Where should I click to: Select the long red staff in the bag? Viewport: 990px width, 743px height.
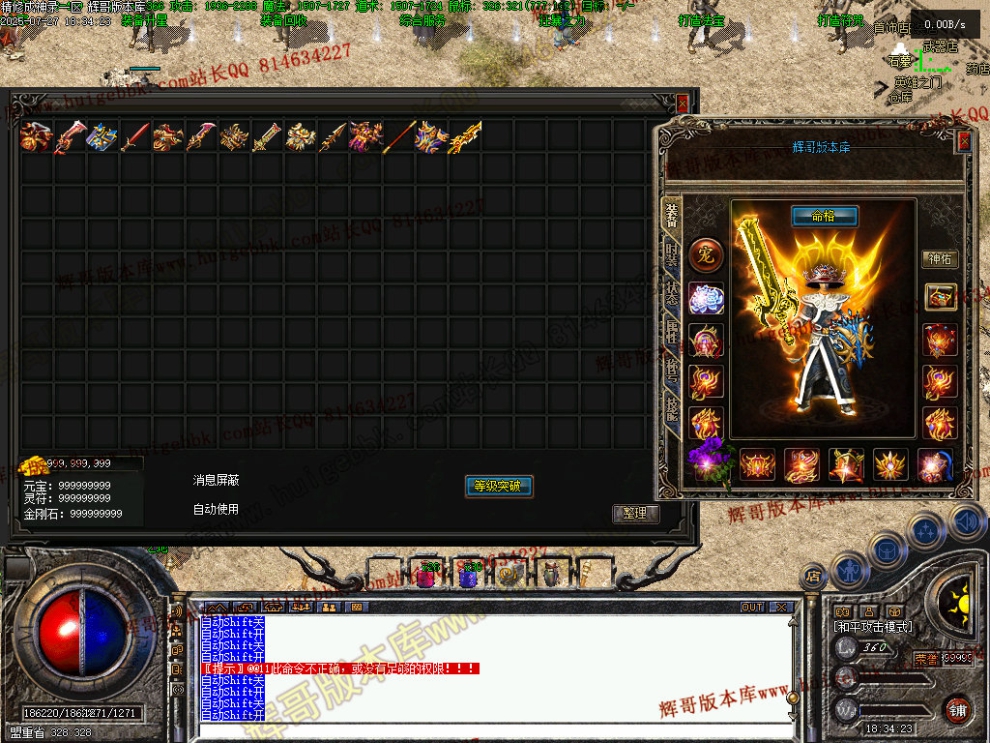[x=399, y=137]
